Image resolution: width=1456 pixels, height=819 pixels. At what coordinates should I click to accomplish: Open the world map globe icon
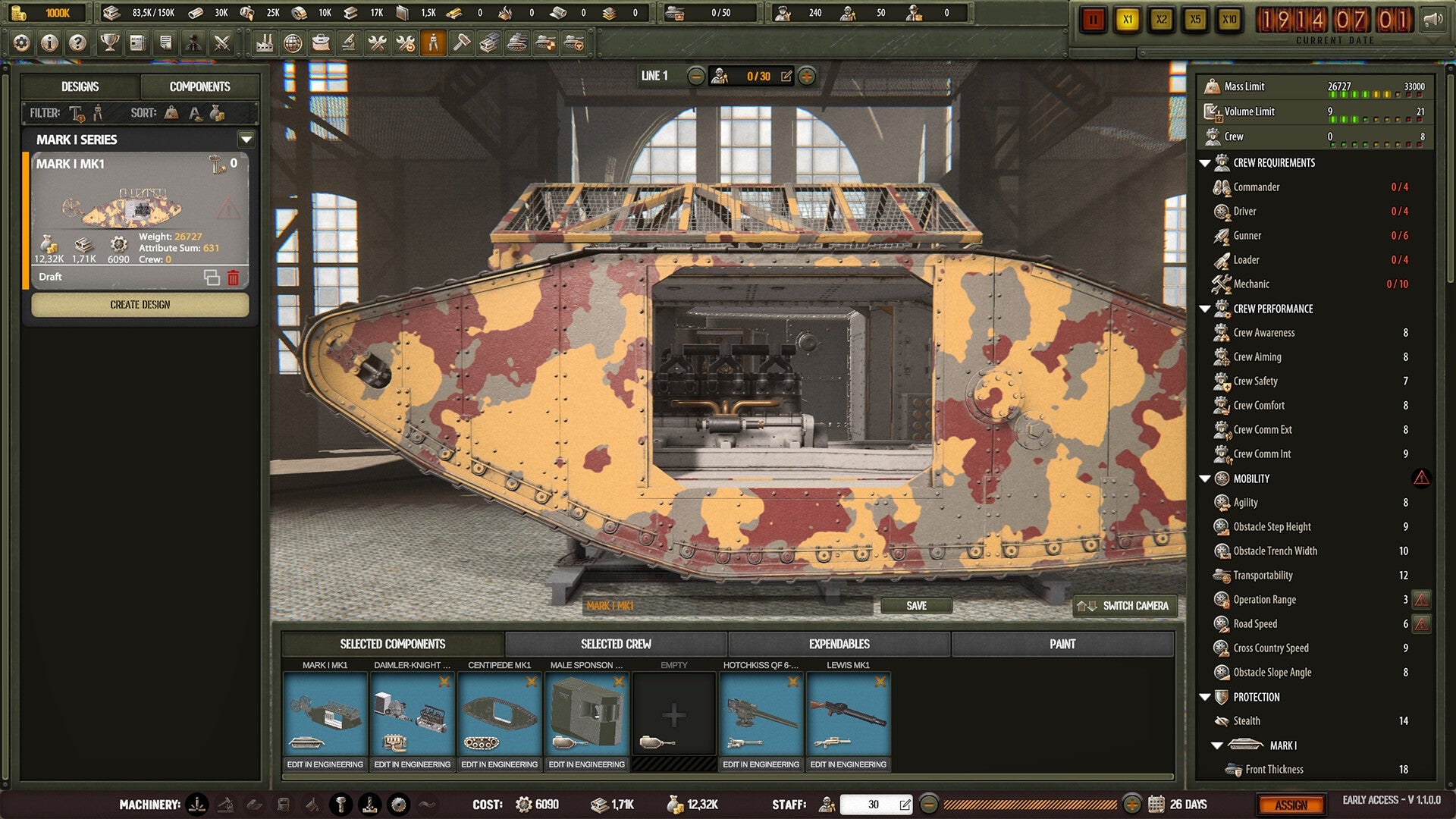pyautogui.click(x=294, y=43)
